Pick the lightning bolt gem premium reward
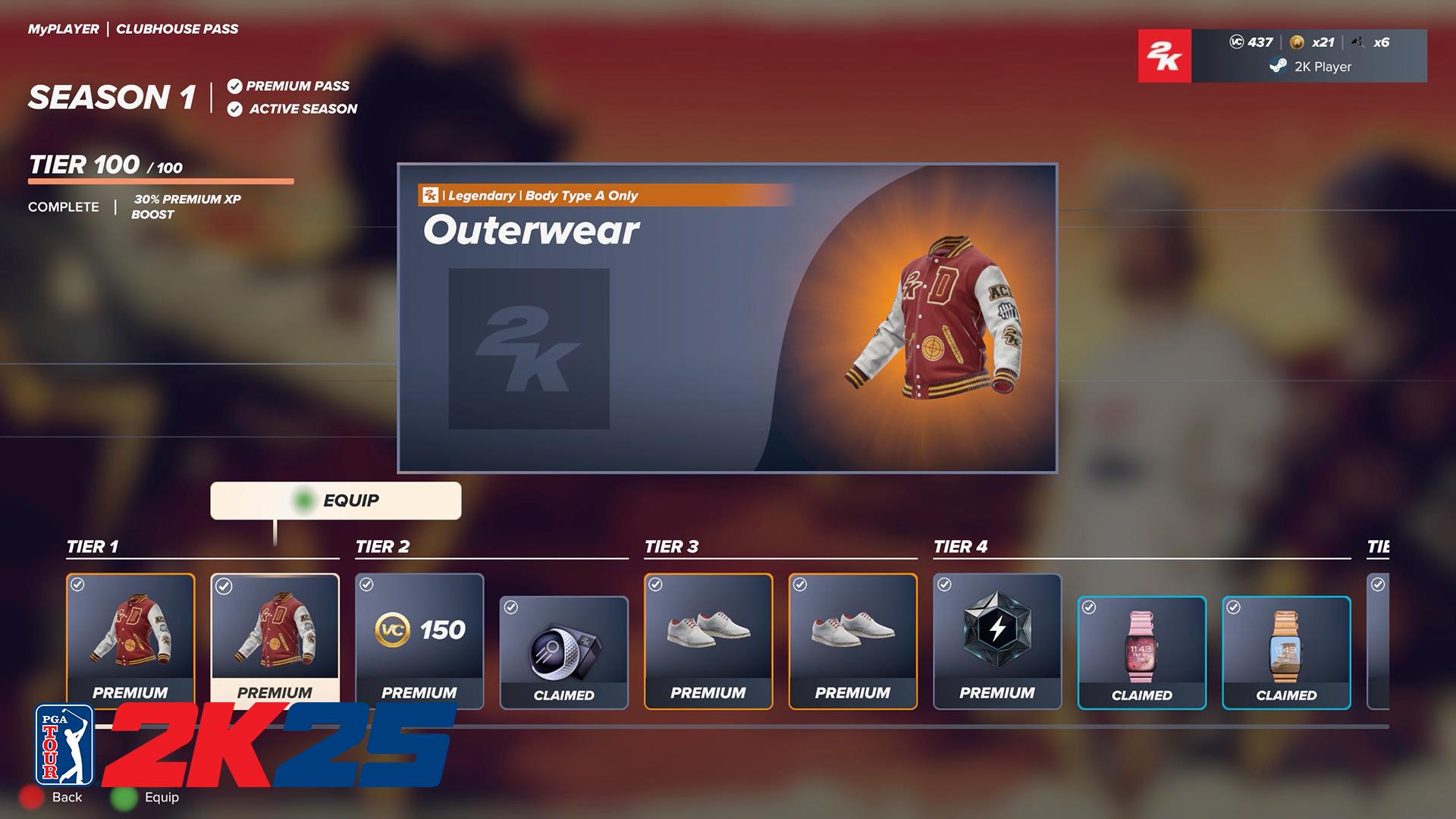Viewport: 1456px width, 819px height. 996,641
